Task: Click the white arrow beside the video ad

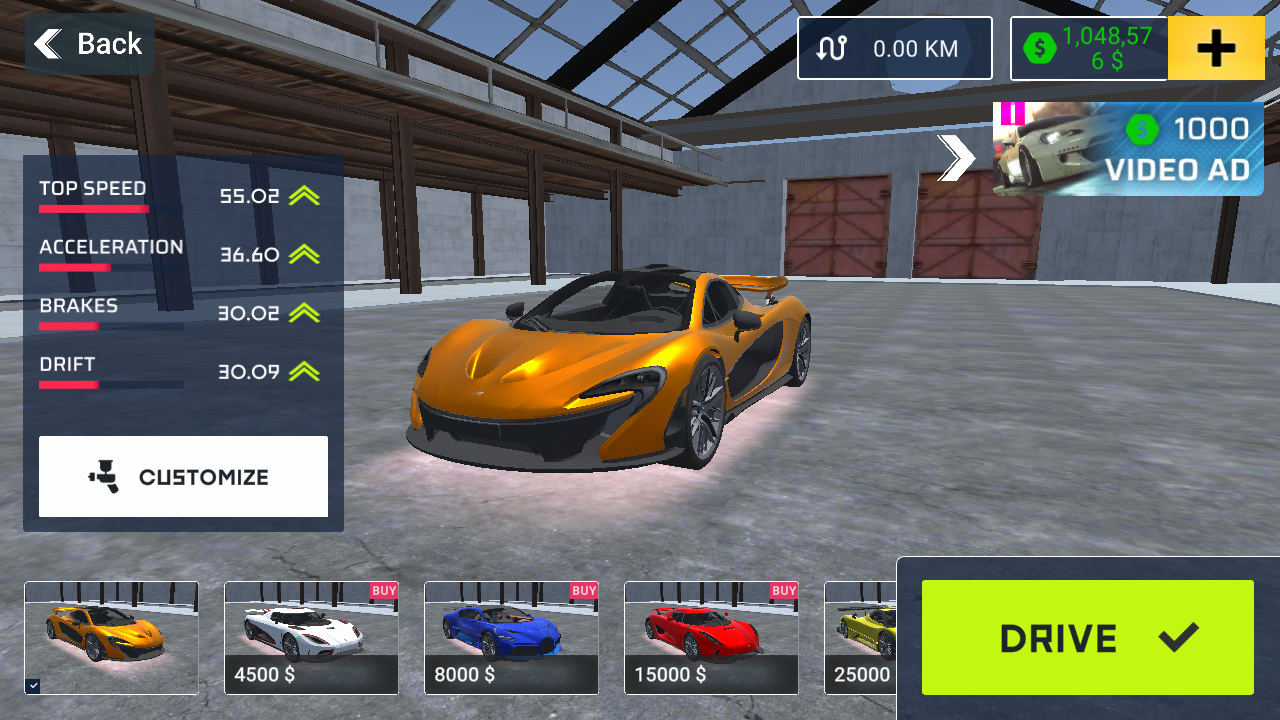Action: coord(957,158)
